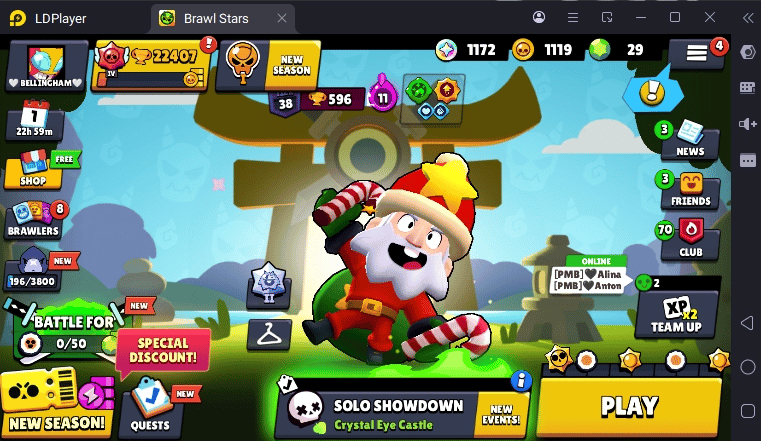Open the Quests panel
The image size is (761, 441).
pyautogui.click(x=149, y=407)
